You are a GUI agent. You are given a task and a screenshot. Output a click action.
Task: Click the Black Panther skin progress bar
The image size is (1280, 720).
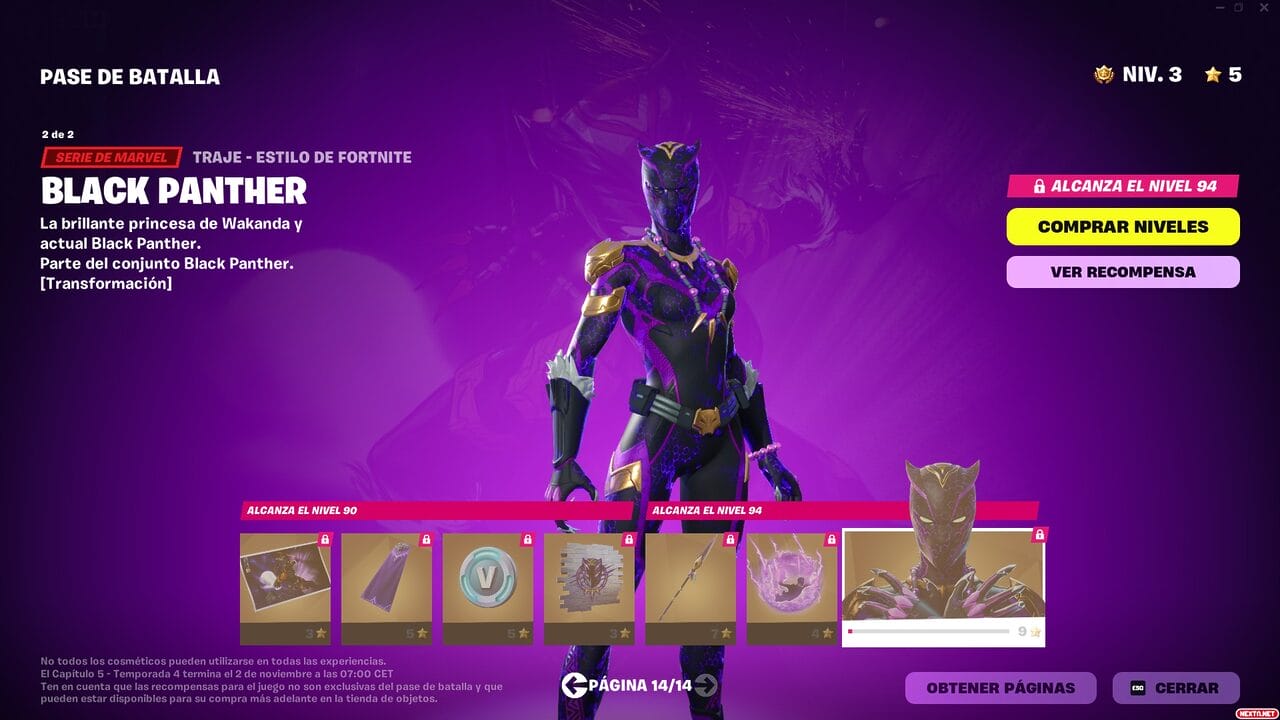[930, 633]
